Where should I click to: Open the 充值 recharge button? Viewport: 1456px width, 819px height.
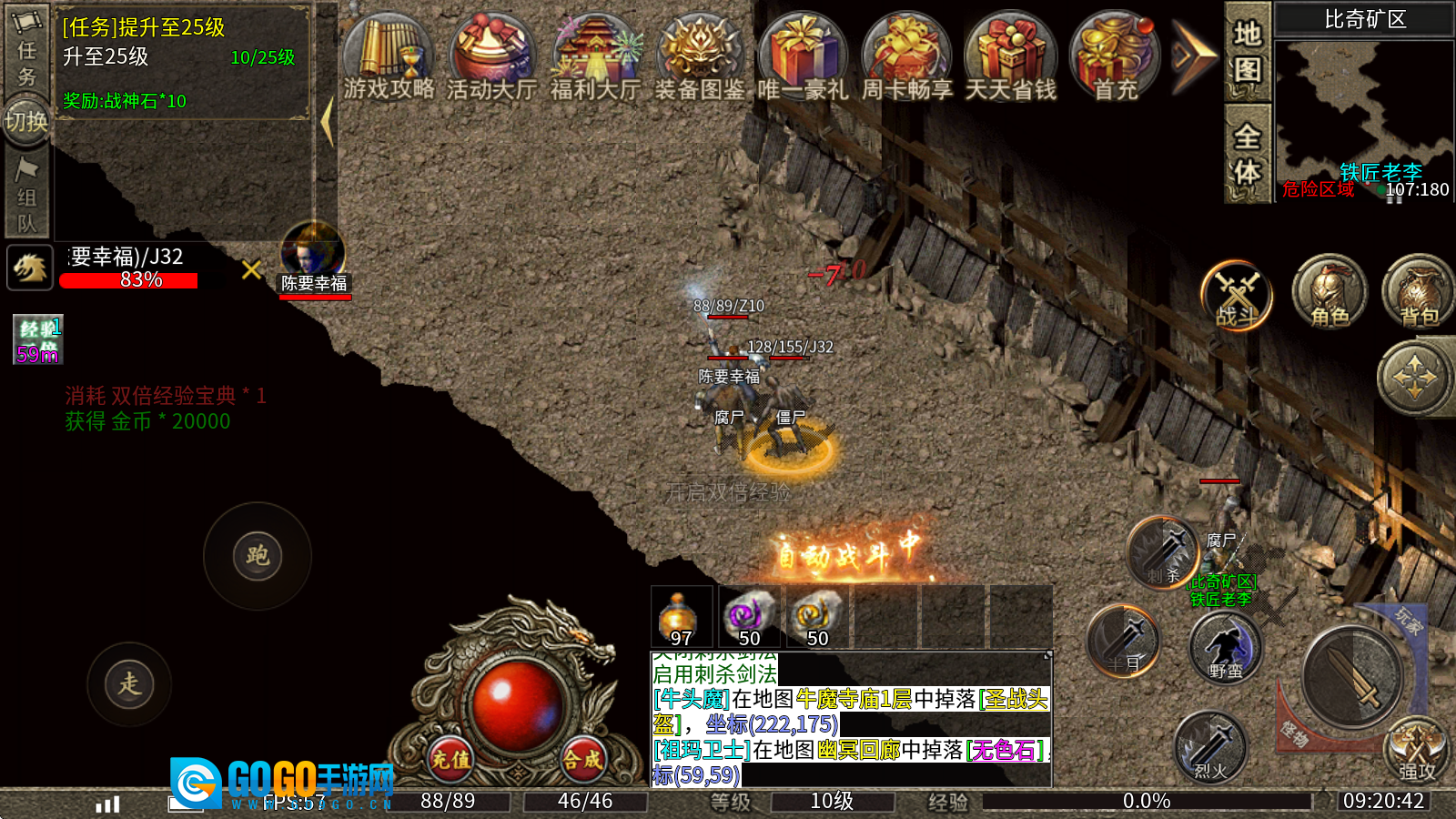451,758
